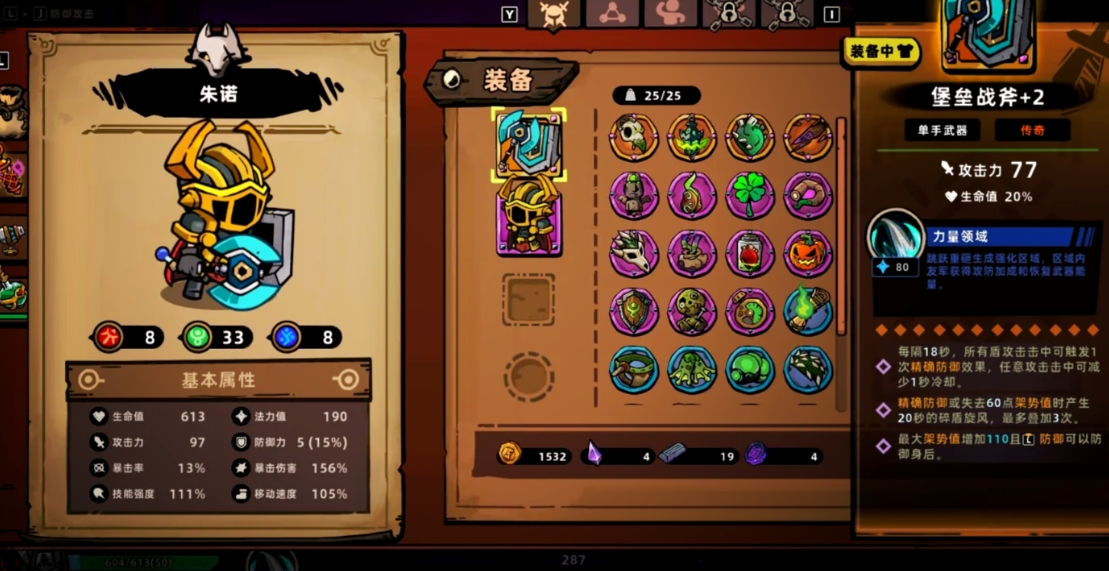Select the green triceratops head trinket
The image size is (1109, 571).
point(750,137)
